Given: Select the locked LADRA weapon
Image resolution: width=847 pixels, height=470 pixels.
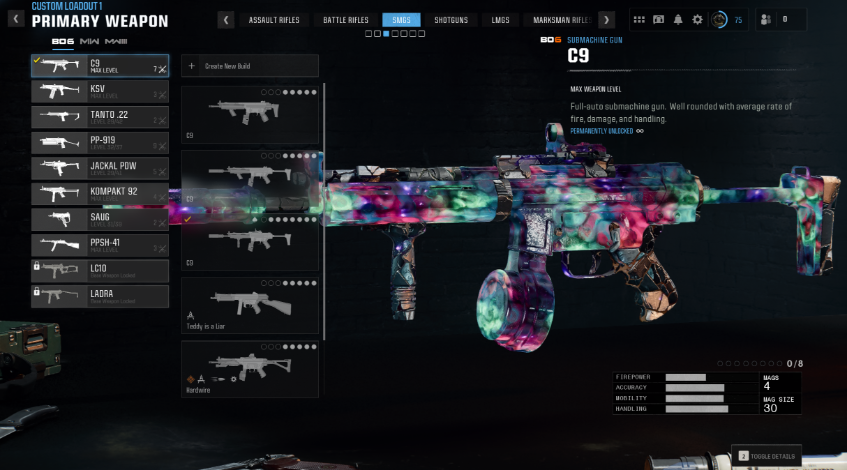Looking at the screenshot, I should tap(100, 295).
